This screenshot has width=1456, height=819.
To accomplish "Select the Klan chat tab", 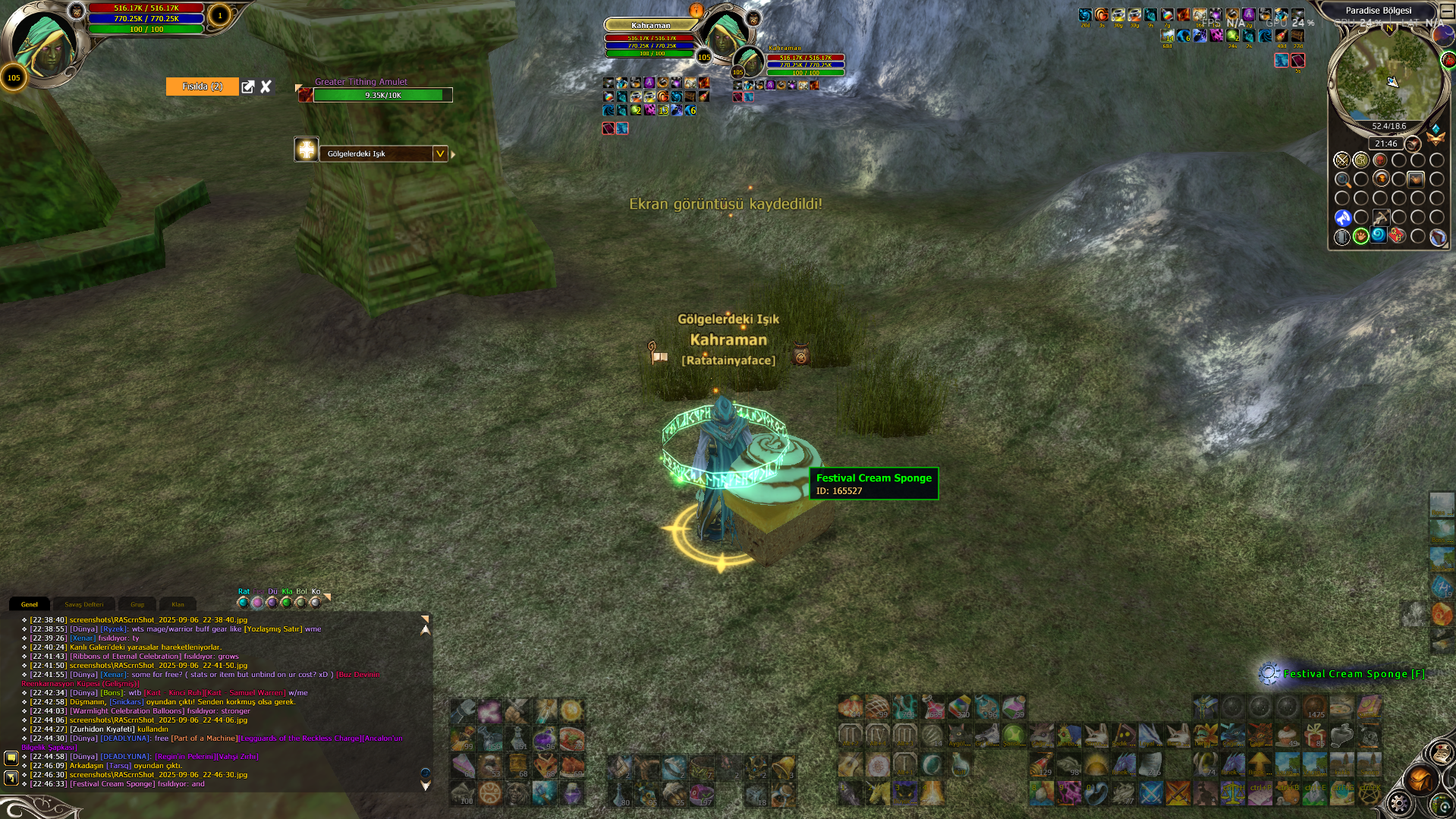I will (x=178, y=604).
